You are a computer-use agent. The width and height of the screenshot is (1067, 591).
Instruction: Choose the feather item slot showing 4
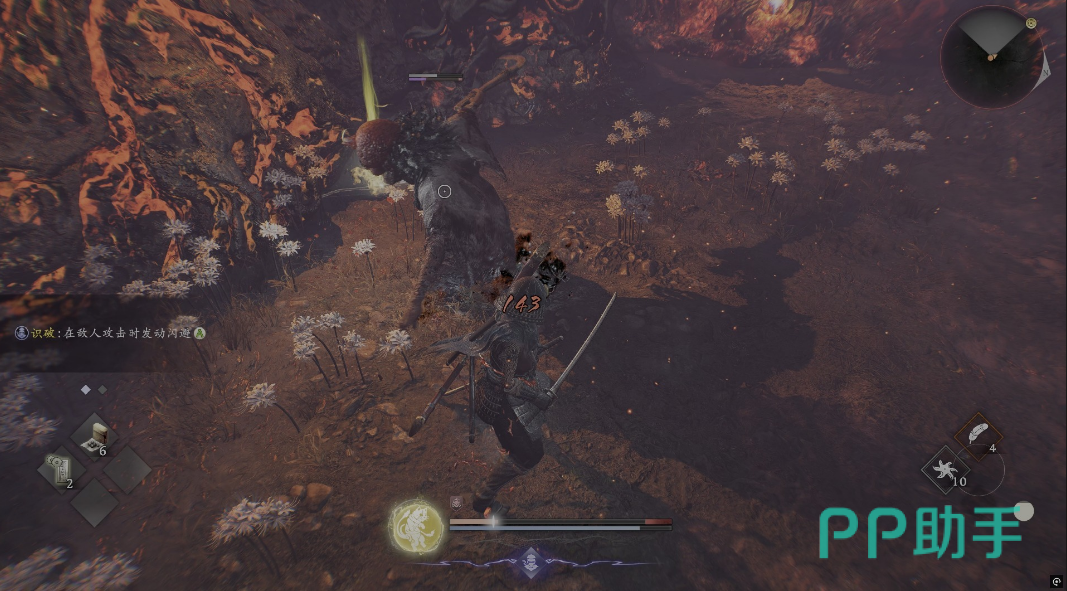[x=978, y=434]
